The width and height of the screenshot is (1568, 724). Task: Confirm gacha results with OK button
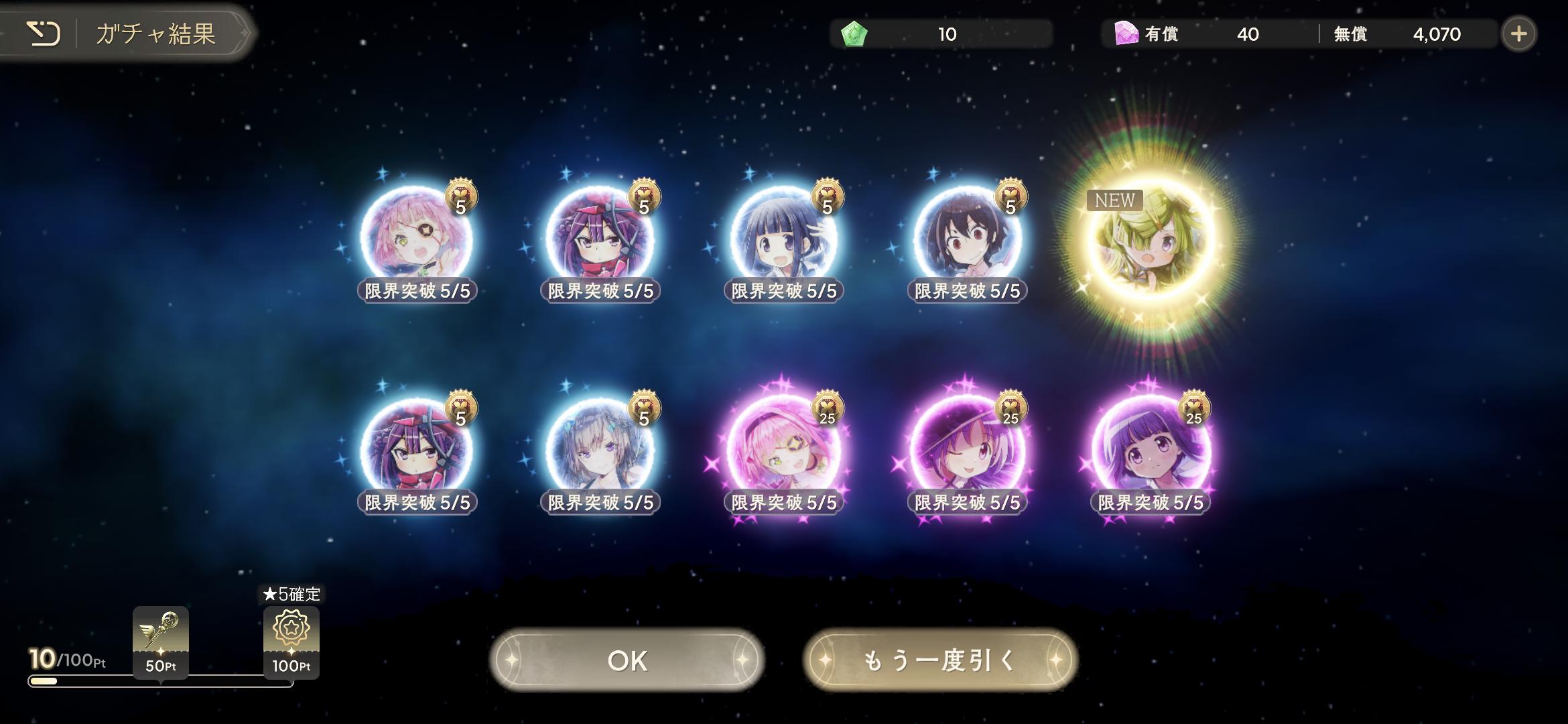click(x=627, y=660)
